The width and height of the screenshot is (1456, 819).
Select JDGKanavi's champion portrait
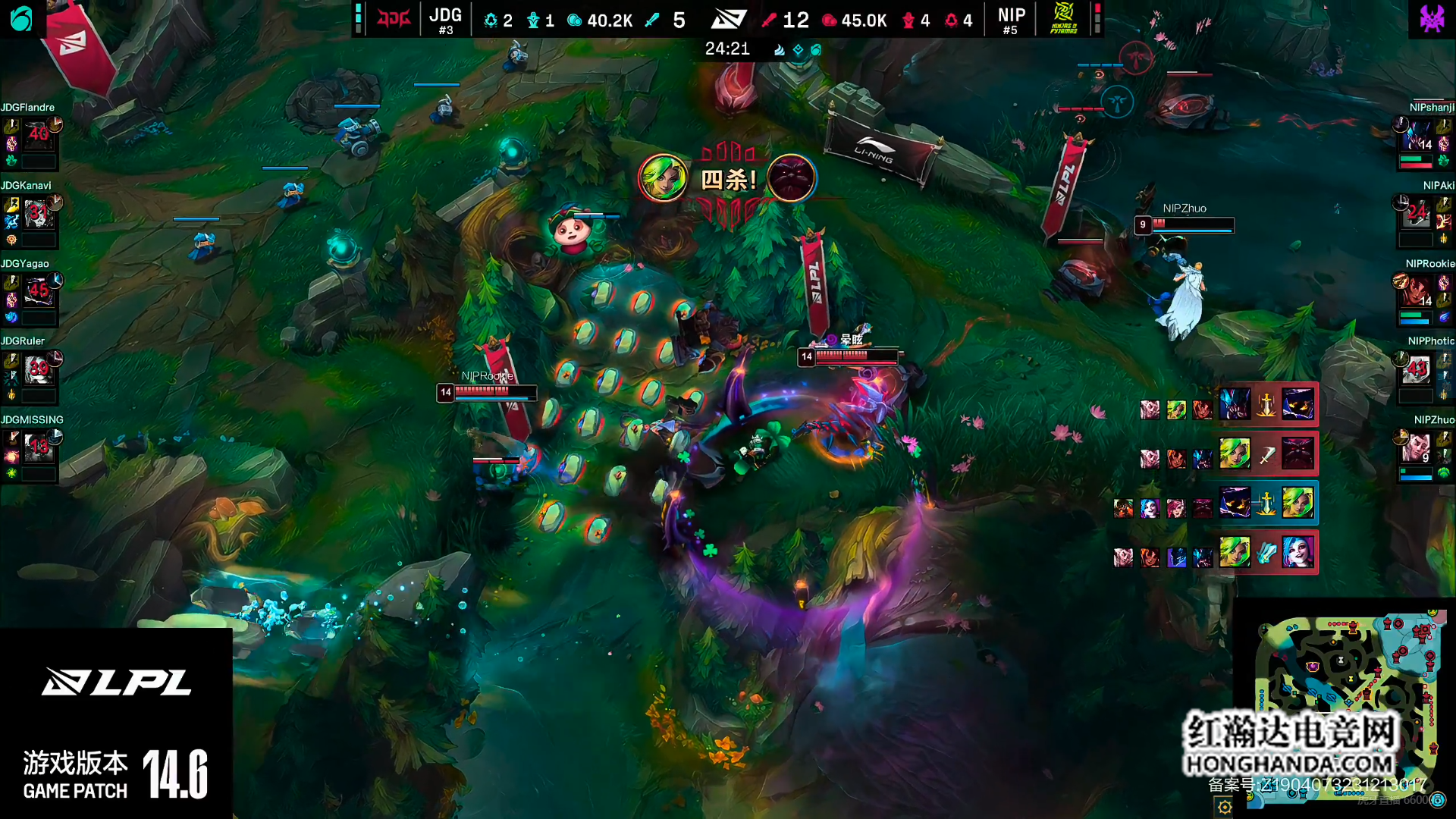click(38, 214)
